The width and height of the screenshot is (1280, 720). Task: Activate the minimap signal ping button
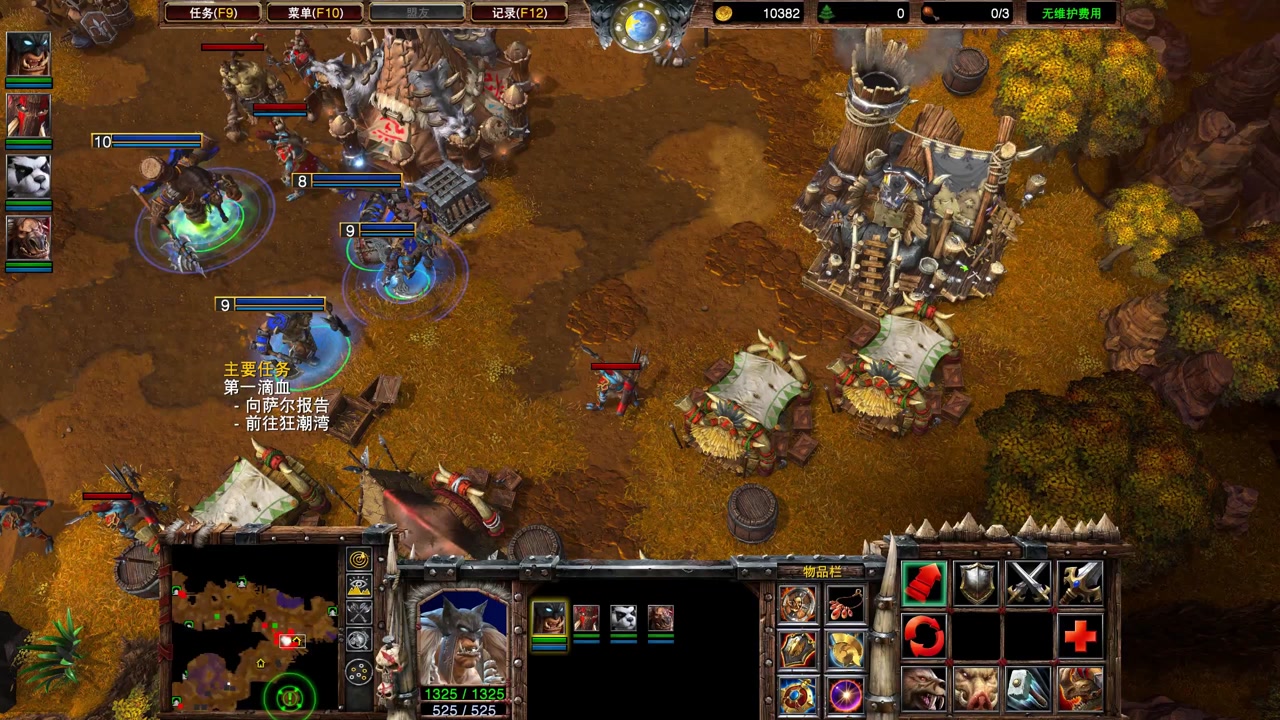point(359,560)
